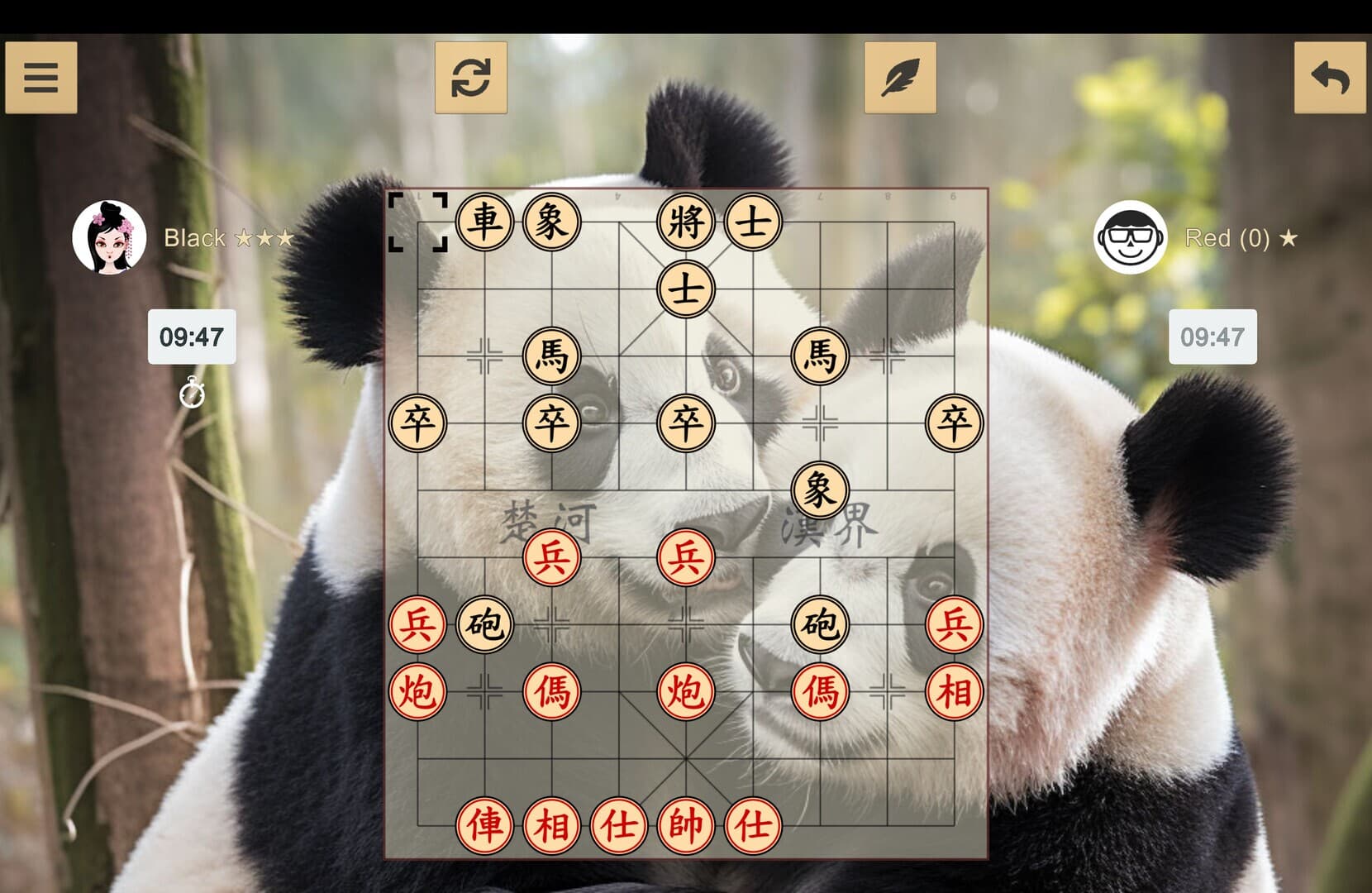Viewport: 1372px width, 893px height.
Task: Click Red's timer showing 09:47
Action: coord(1212,337)
